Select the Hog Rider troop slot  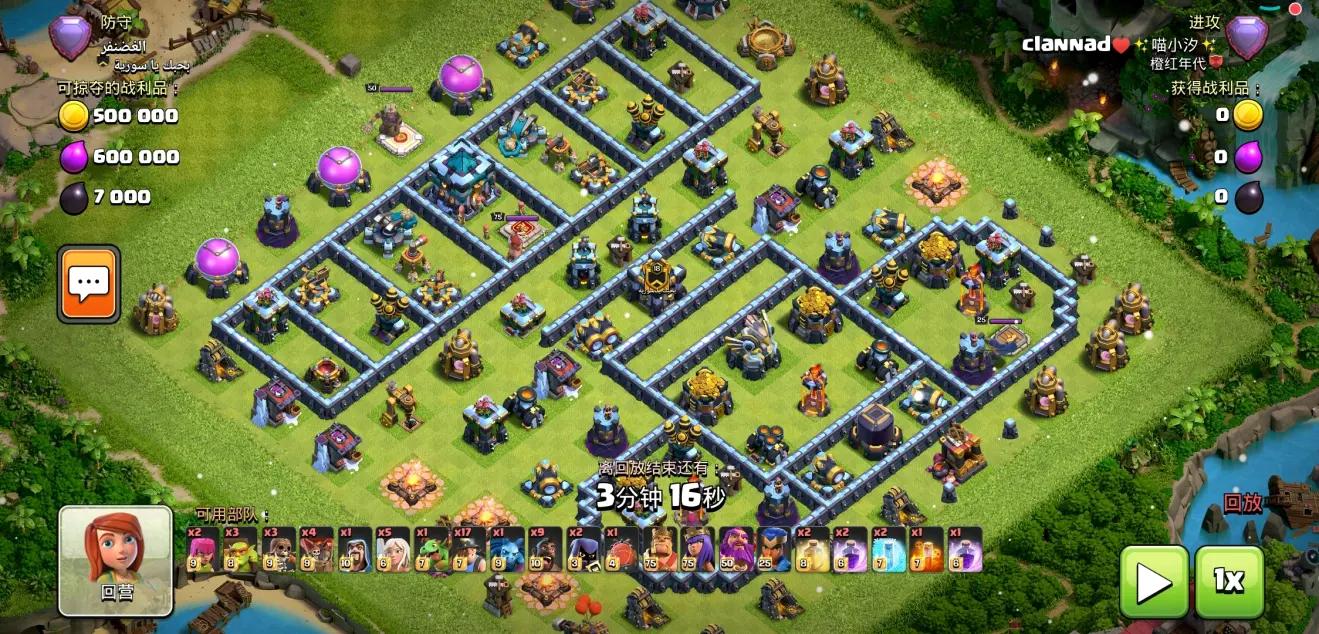(544, 550)
